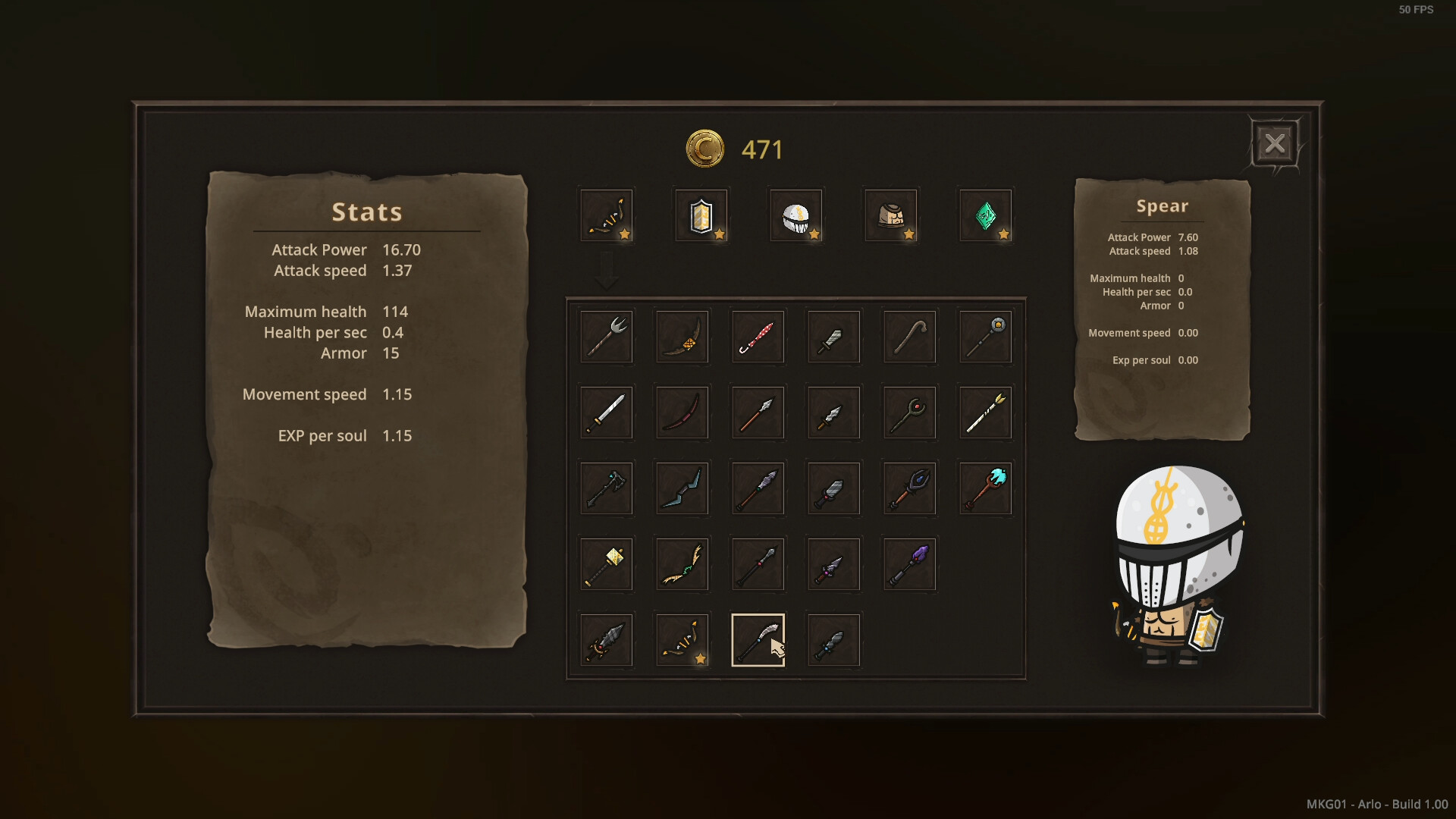This screenshot has width=1456, height=819.
Task: Click the equipped tunic armor slot
Action: [890, 215]
